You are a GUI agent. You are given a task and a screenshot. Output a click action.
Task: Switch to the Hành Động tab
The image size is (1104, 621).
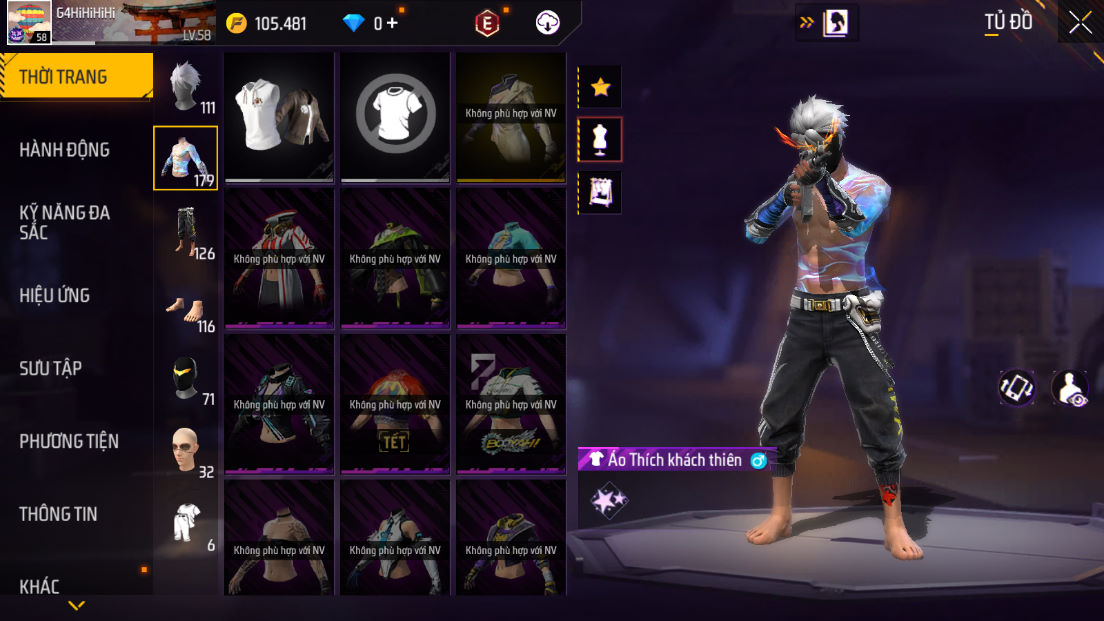click(x=66, y=150)
